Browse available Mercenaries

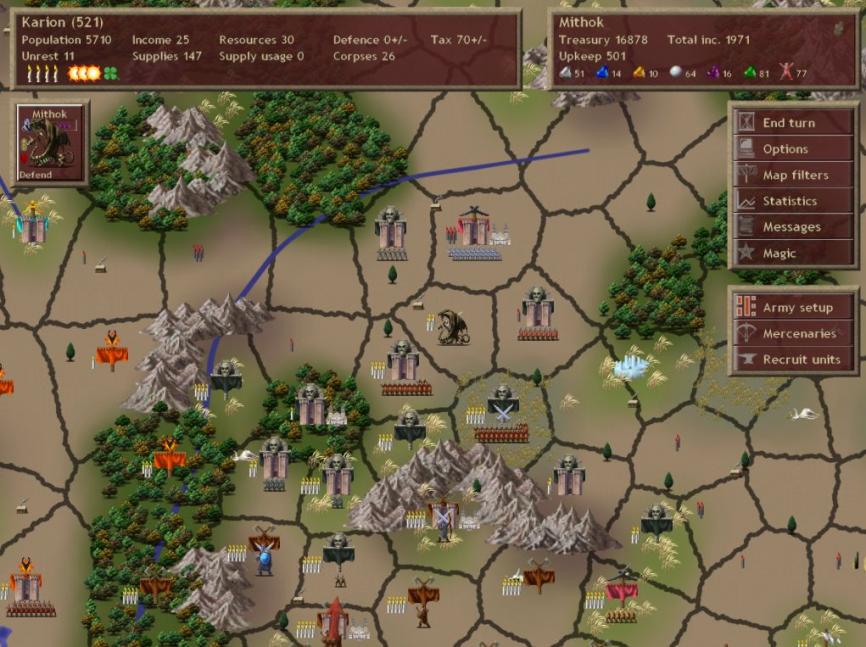tap(793, 334)
